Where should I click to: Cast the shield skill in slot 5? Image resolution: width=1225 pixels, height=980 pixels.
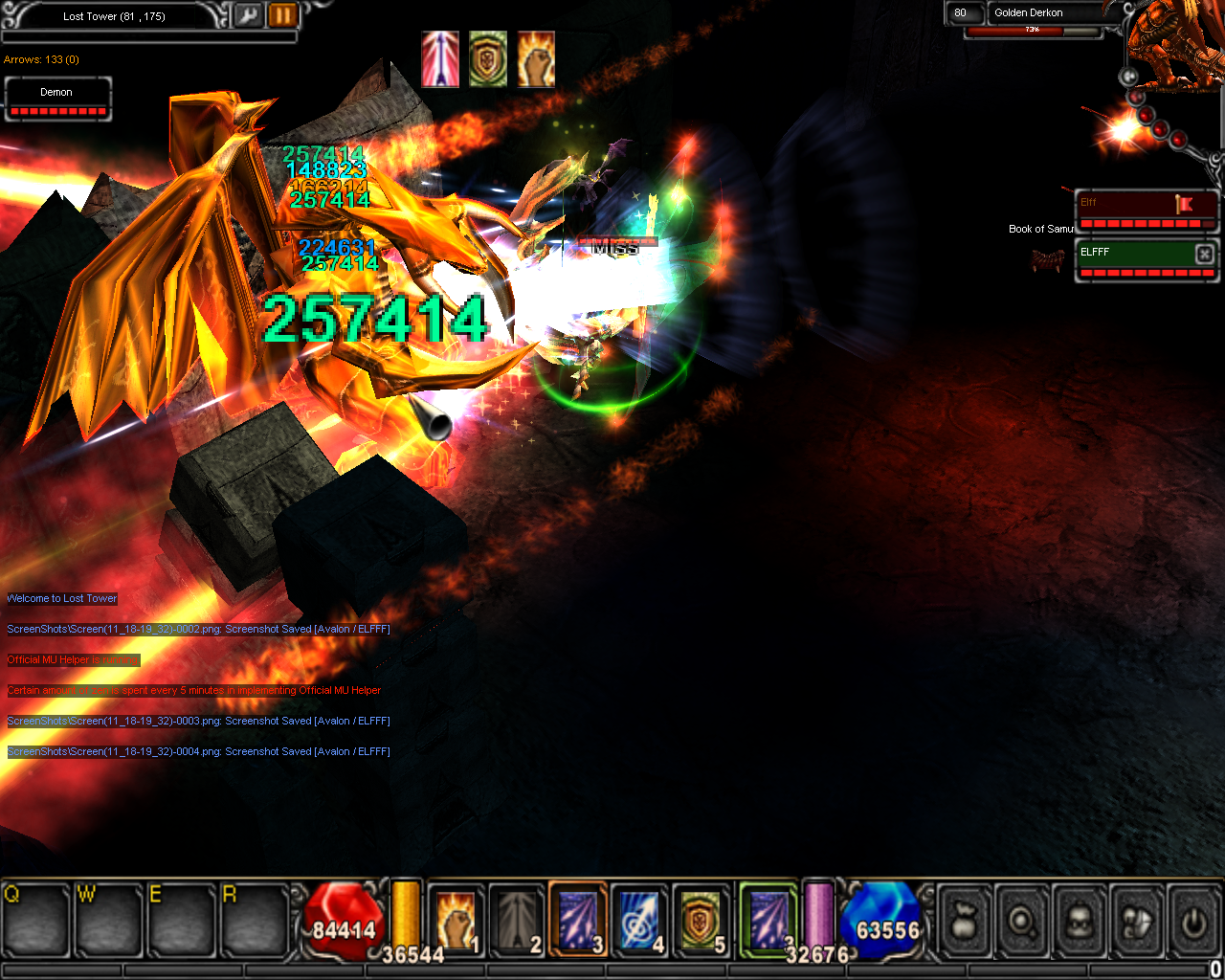(x=702, y=921)
